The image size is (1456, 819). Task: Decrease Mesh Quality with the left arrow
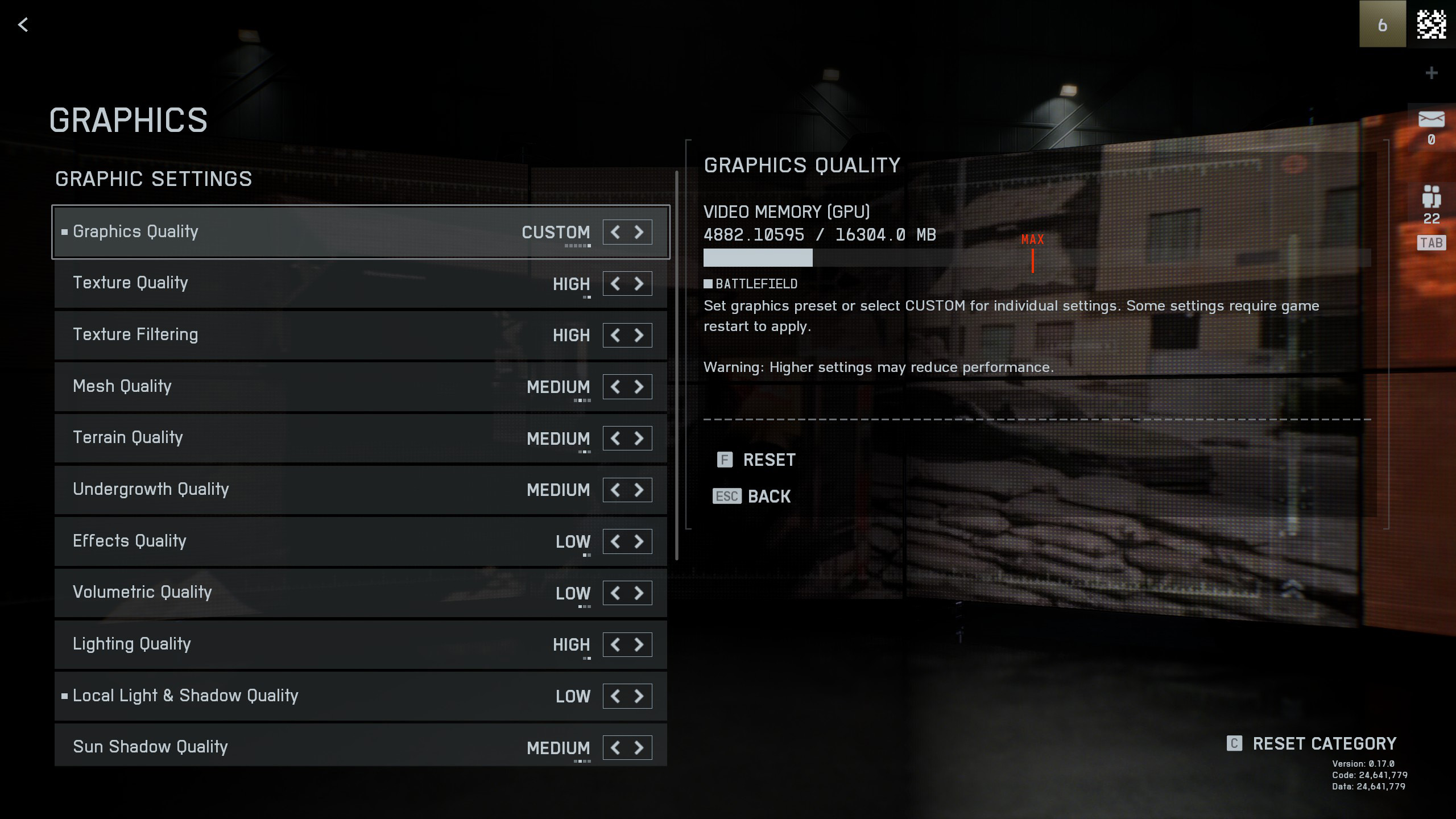pyautogui.click(x=615, y=387)
